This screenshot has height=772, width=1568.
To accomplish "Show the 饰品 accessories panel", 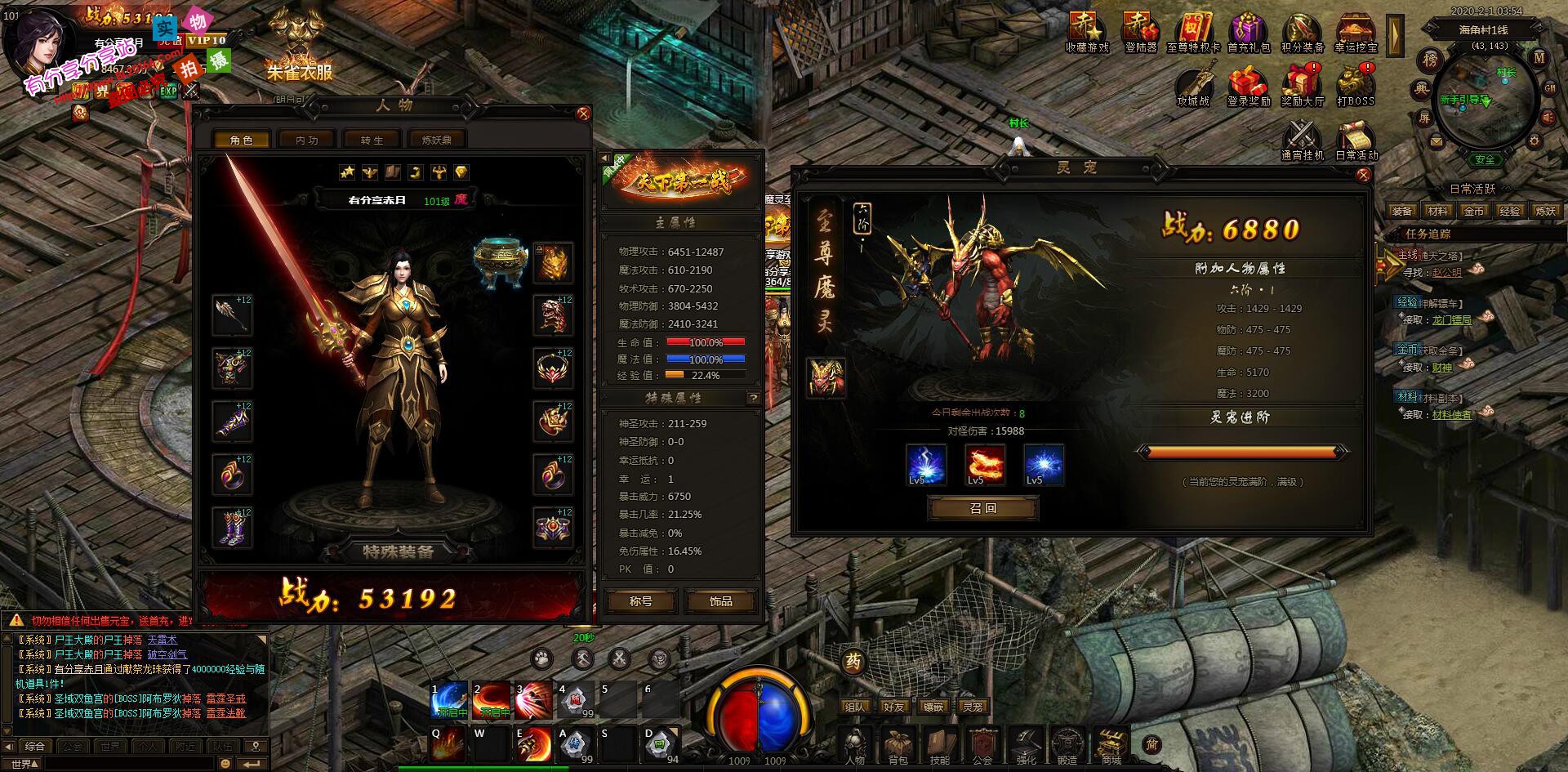I will point(720,601).
